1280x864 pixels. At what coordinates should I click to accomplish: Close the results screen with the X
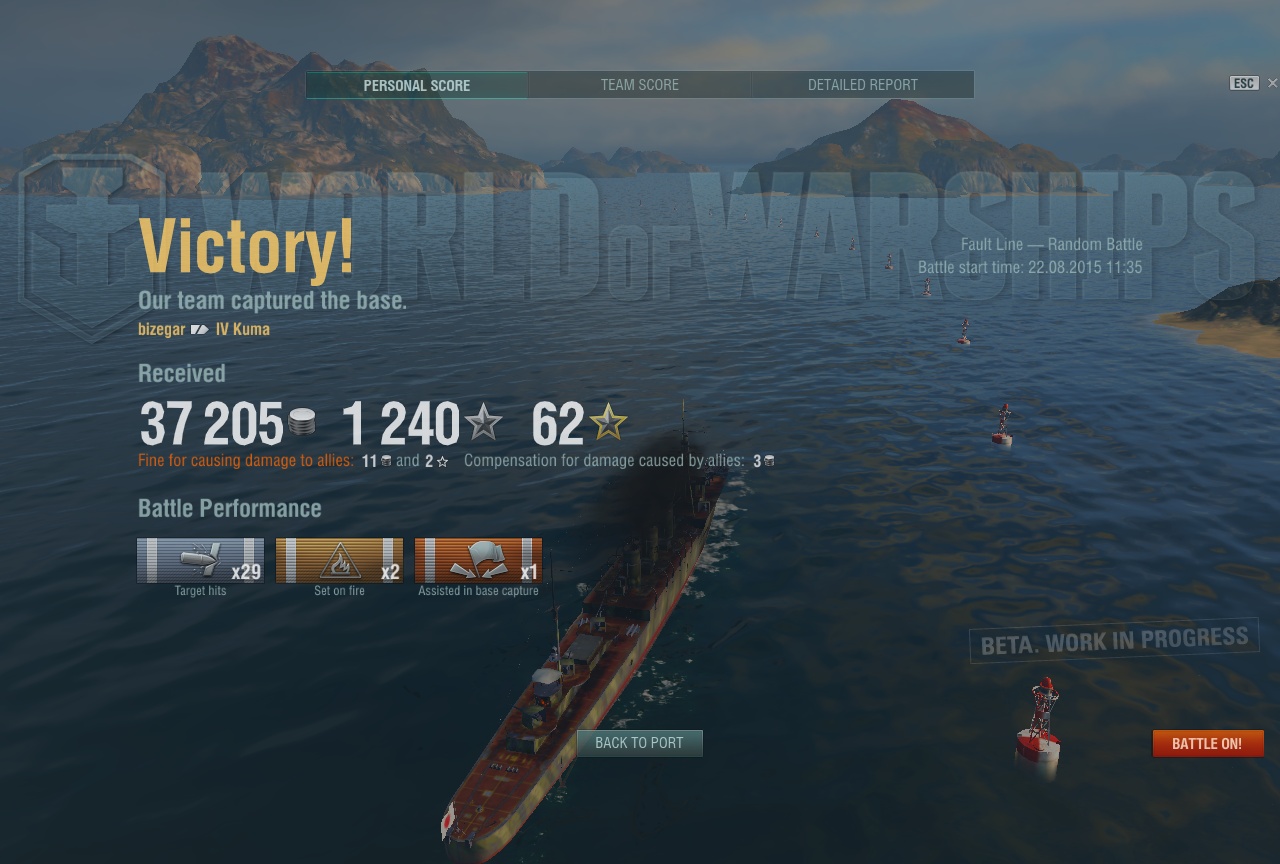(1272, 83)
